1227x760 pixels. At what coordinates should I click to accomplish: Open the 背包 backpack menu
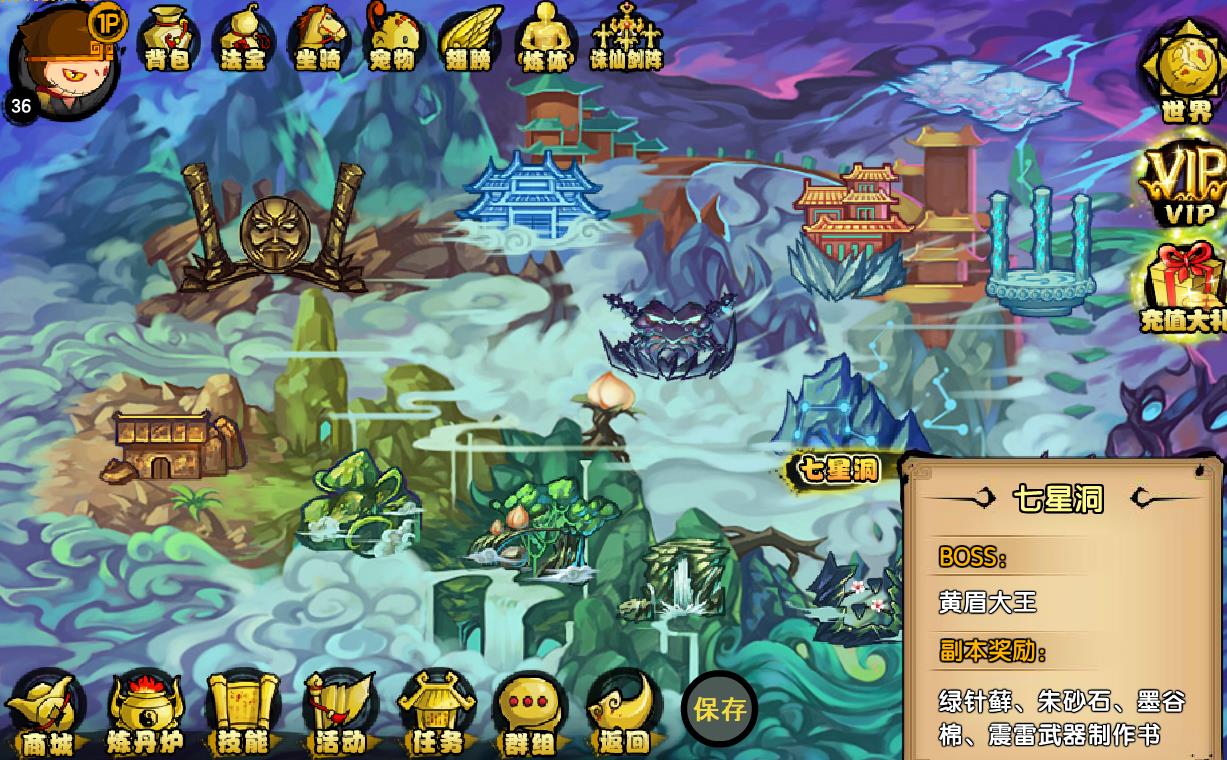point(168,40)
